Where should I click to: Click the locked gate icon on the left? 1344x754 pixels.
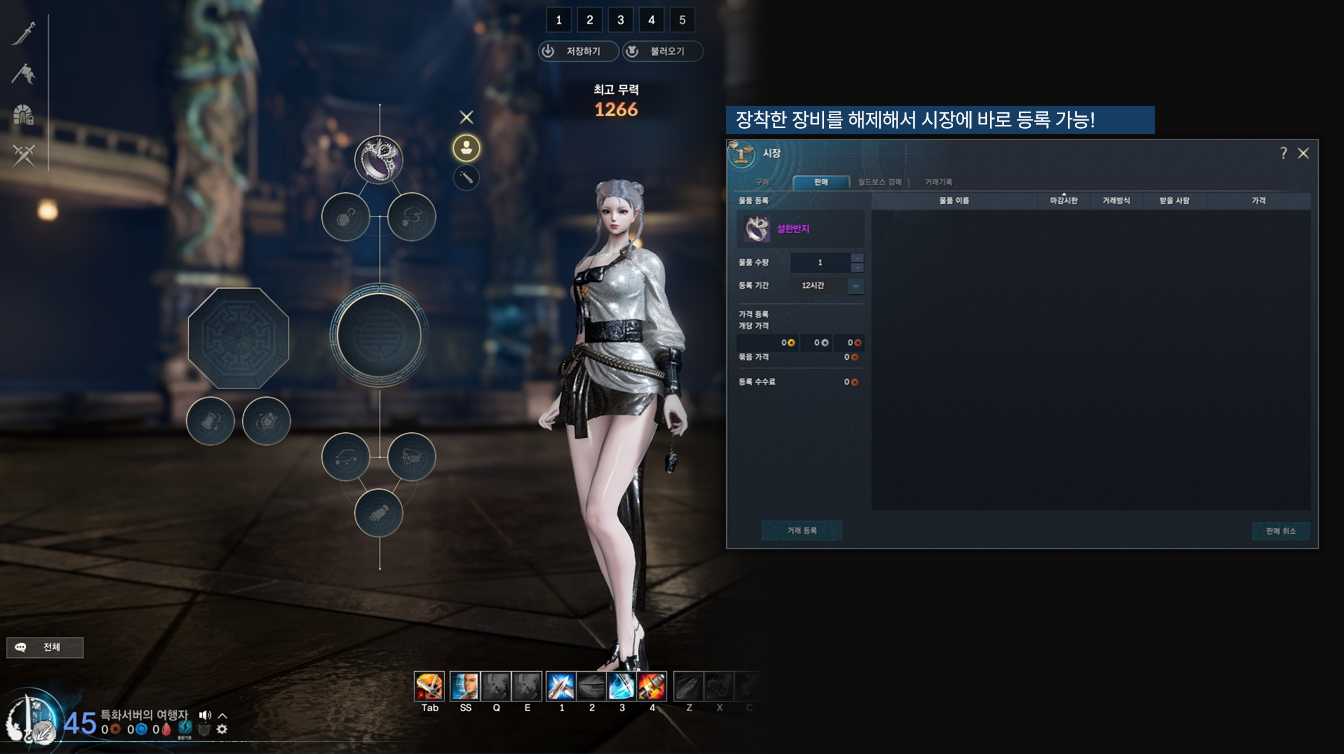[25, 113]
